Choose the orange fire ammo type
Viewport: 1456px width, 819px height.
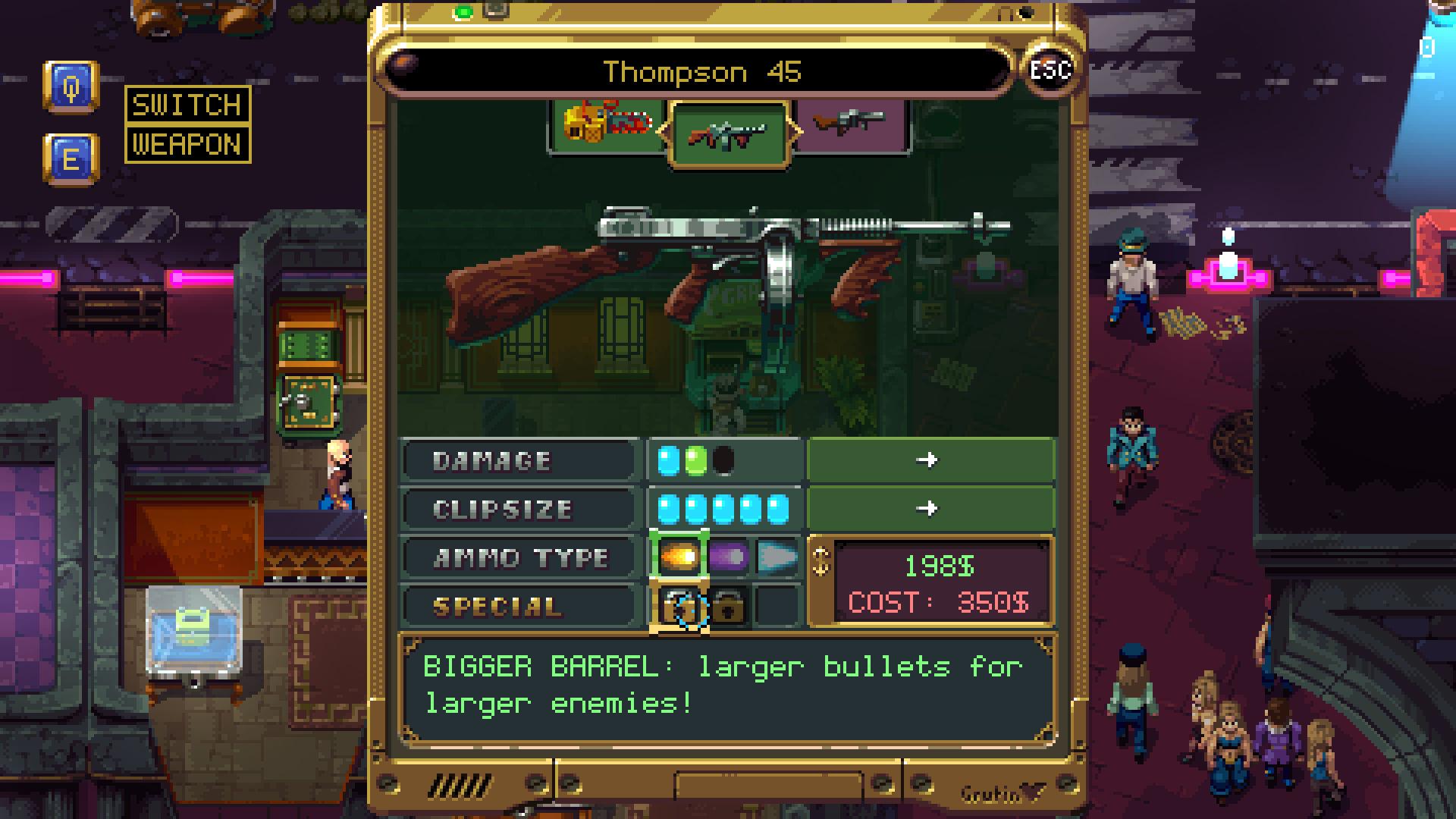tap(679, 557)
